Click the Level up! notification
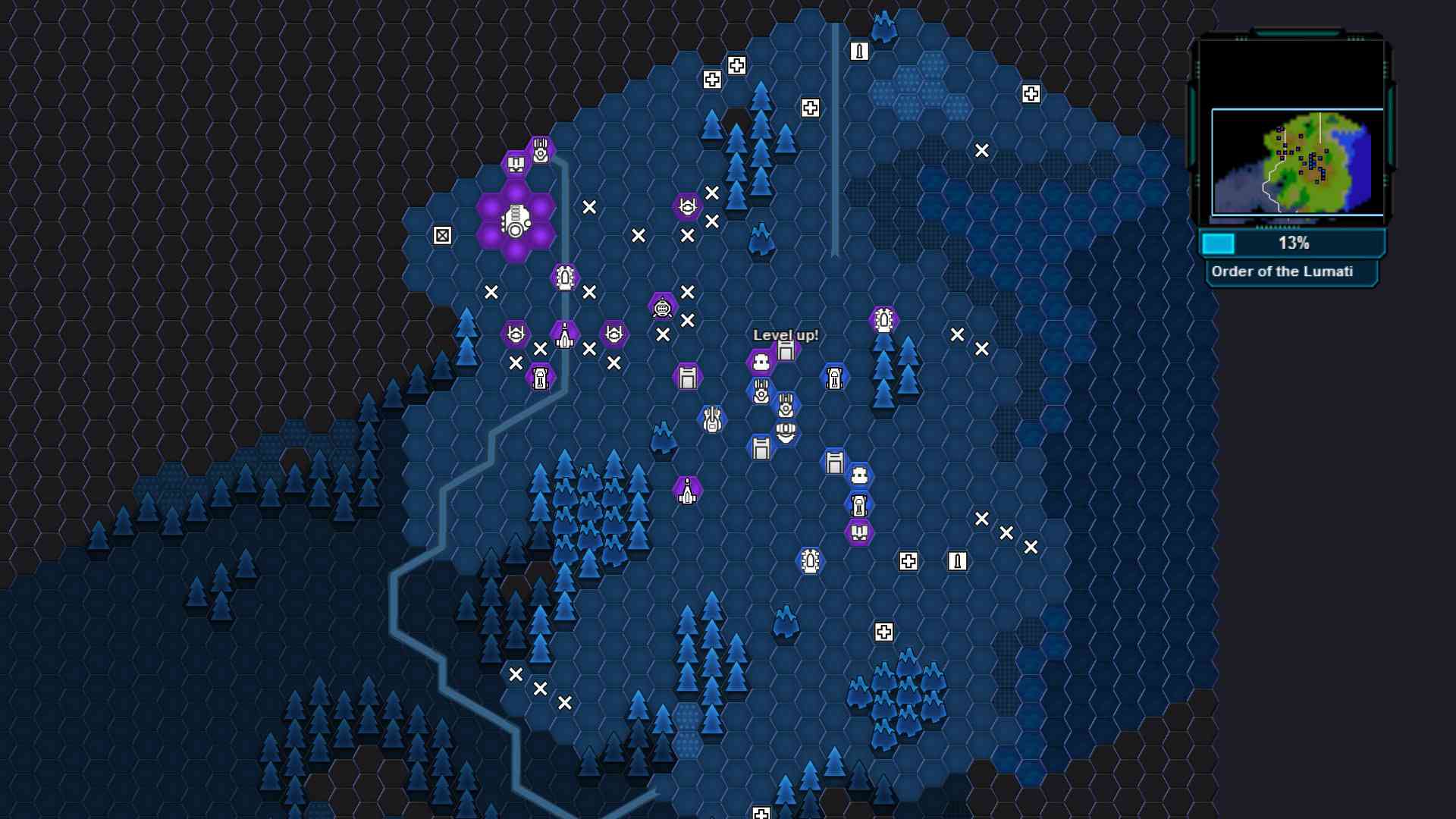Image resolution: width=1456 pixels, height=819 pixels. click(786, 334)
